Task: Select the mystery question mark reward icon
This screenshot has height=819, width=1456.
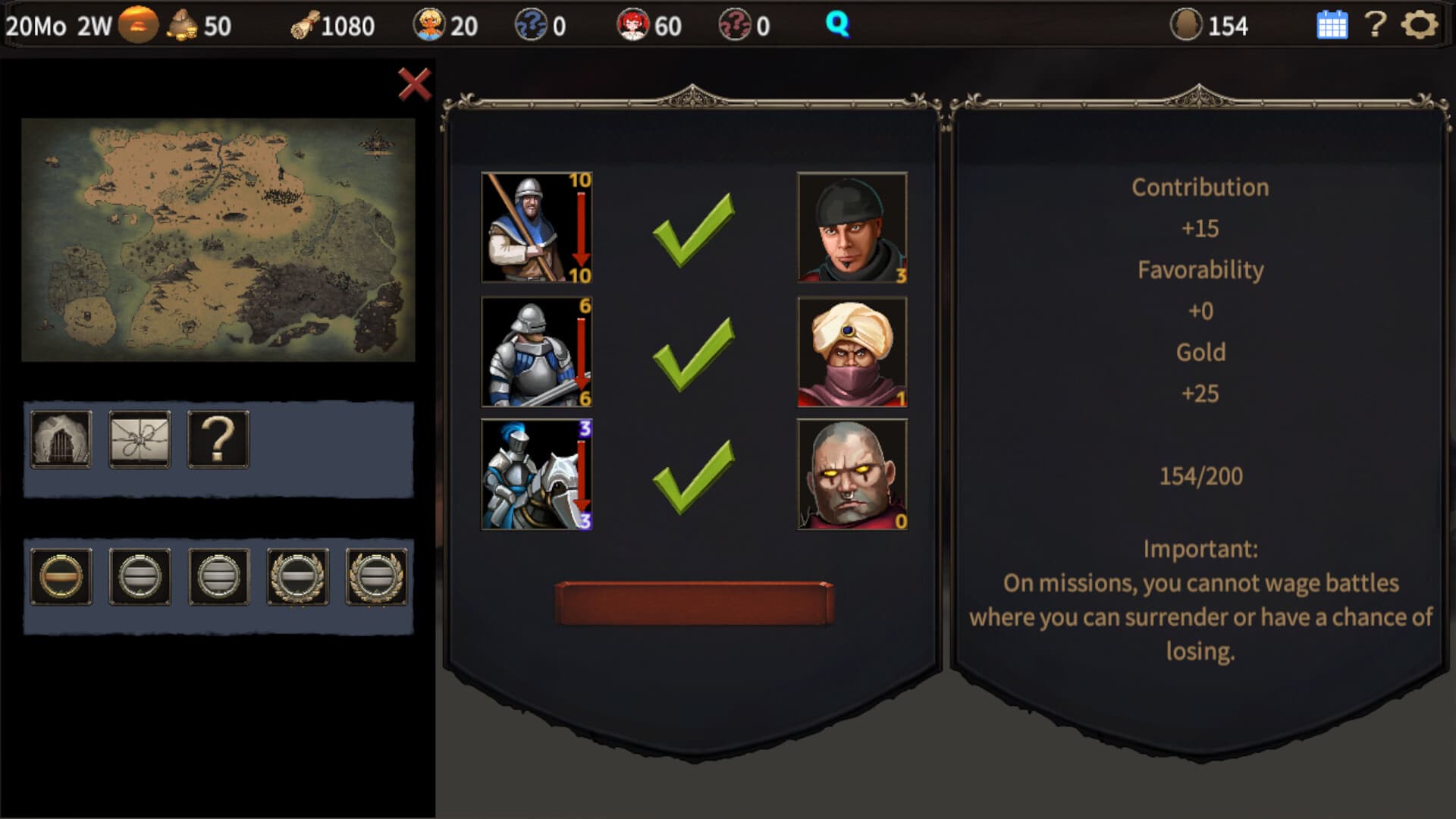Action: pos(218,440)
